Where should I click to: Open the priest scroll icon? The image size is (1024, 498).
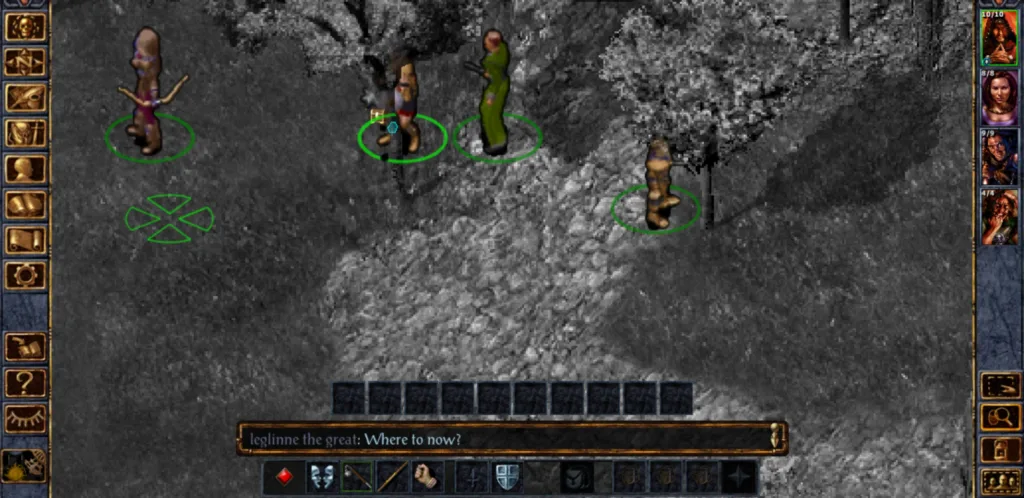click(25, 240)
